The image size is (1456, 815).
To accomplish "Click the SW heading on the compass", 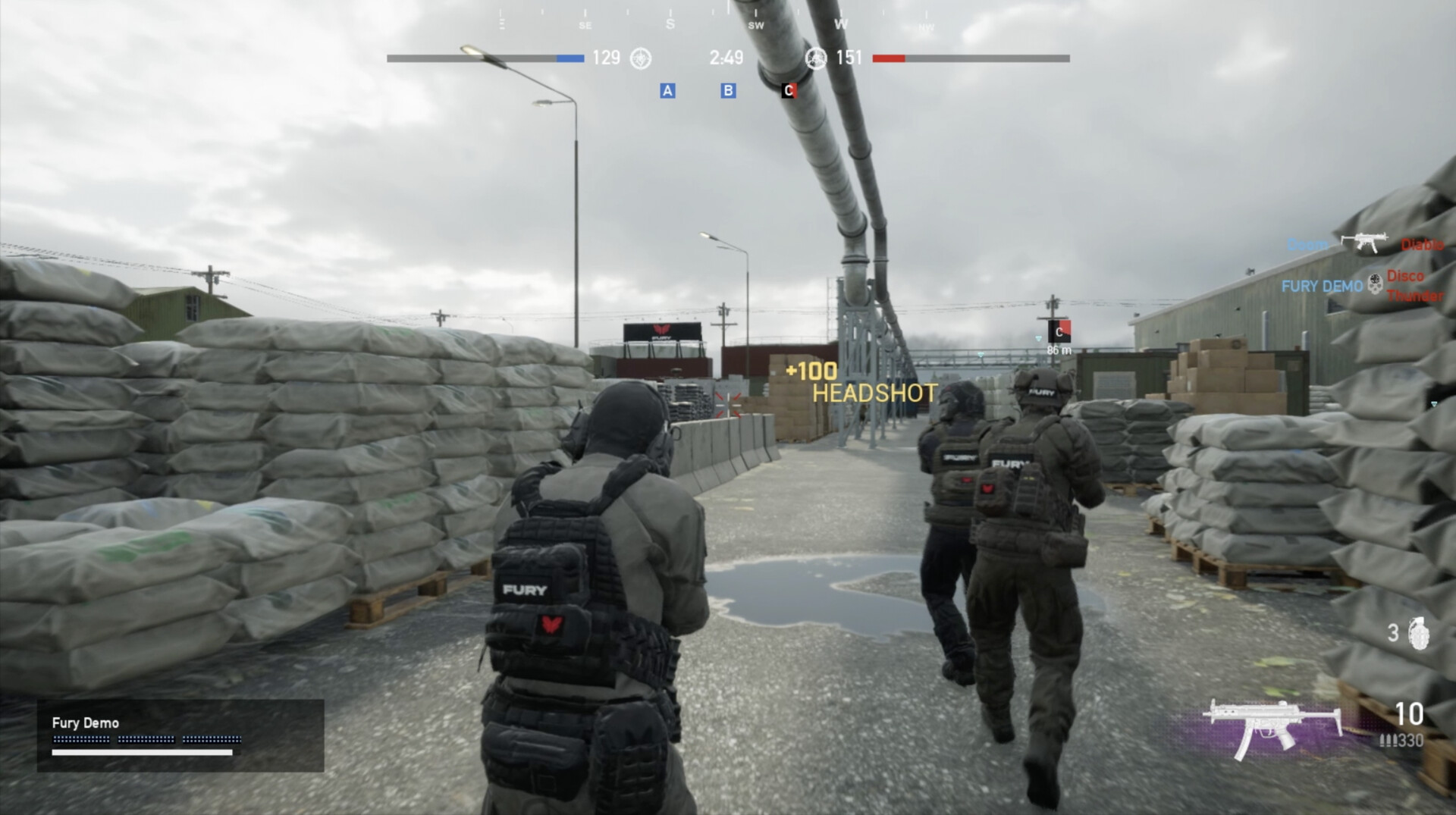I will (x=754, y=25).
